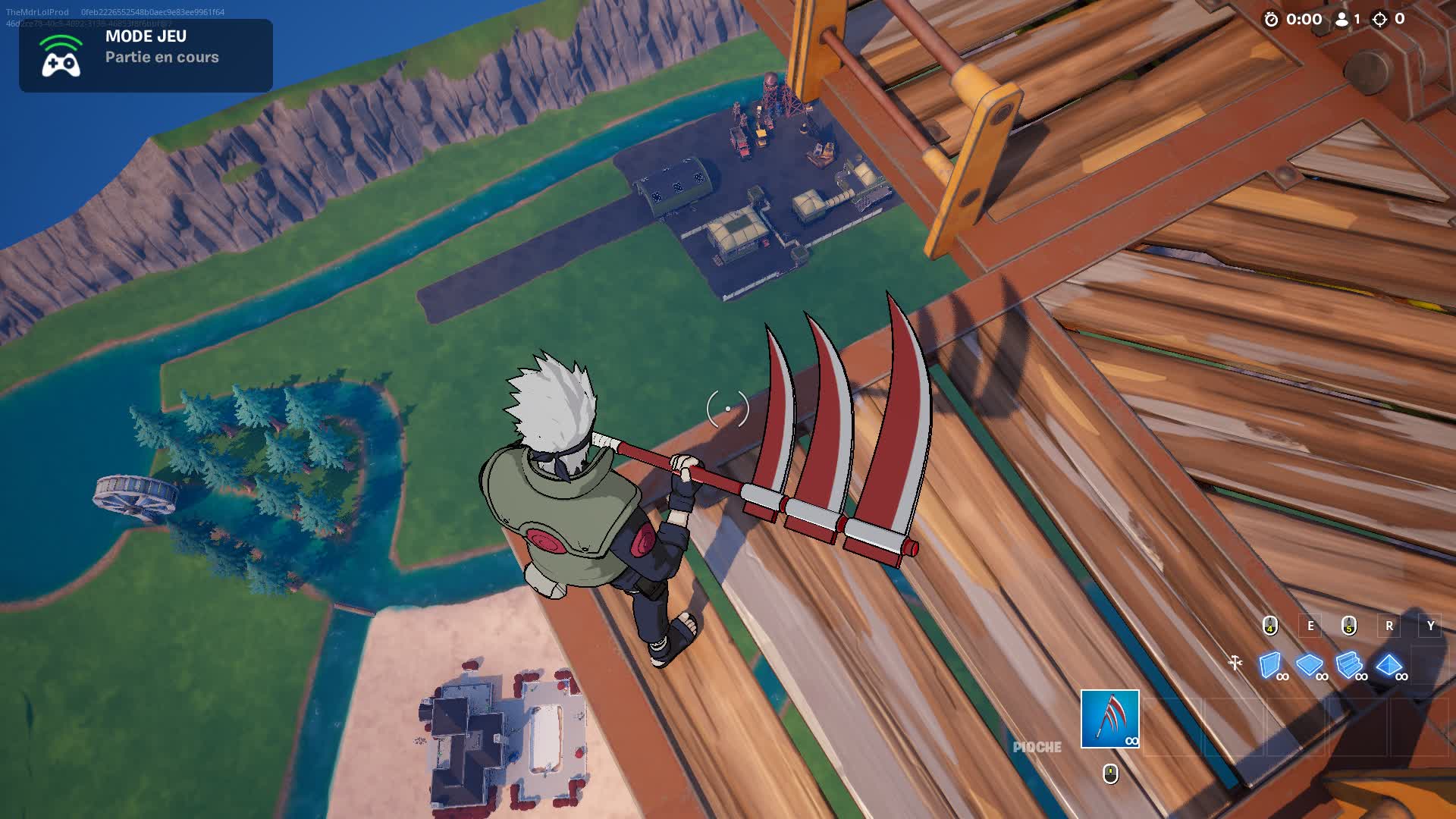Click the mouse button 4 keybind icon

1269,625
